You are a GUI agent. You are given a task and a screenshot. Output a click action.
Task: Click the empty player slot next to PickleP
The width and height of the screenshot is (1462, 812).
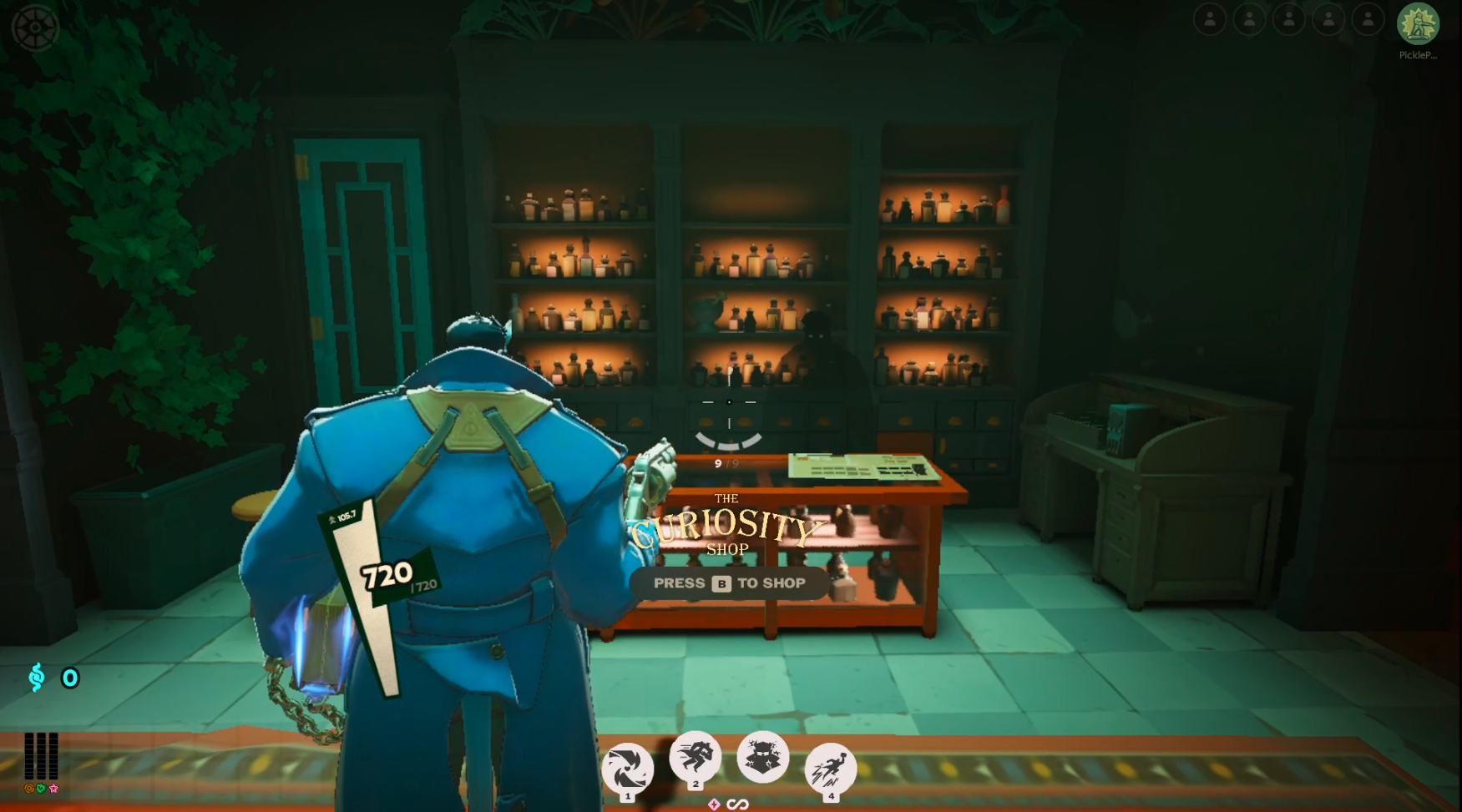[x=1368, y=18]
